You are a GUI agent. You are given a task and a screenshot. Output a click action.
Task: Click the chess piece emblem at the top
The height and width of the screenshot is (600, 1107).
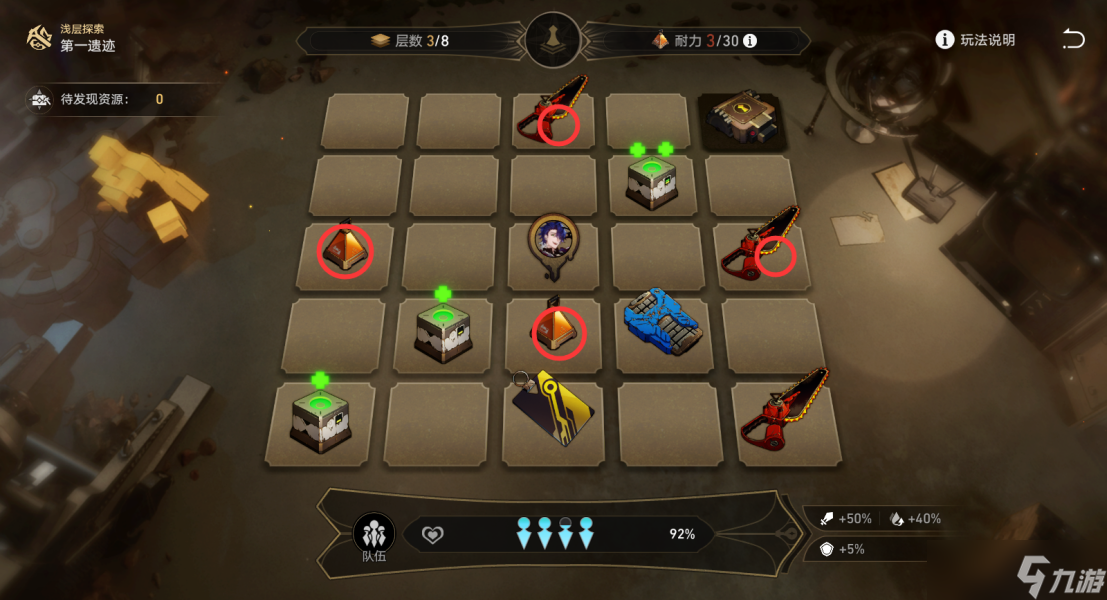553,40
